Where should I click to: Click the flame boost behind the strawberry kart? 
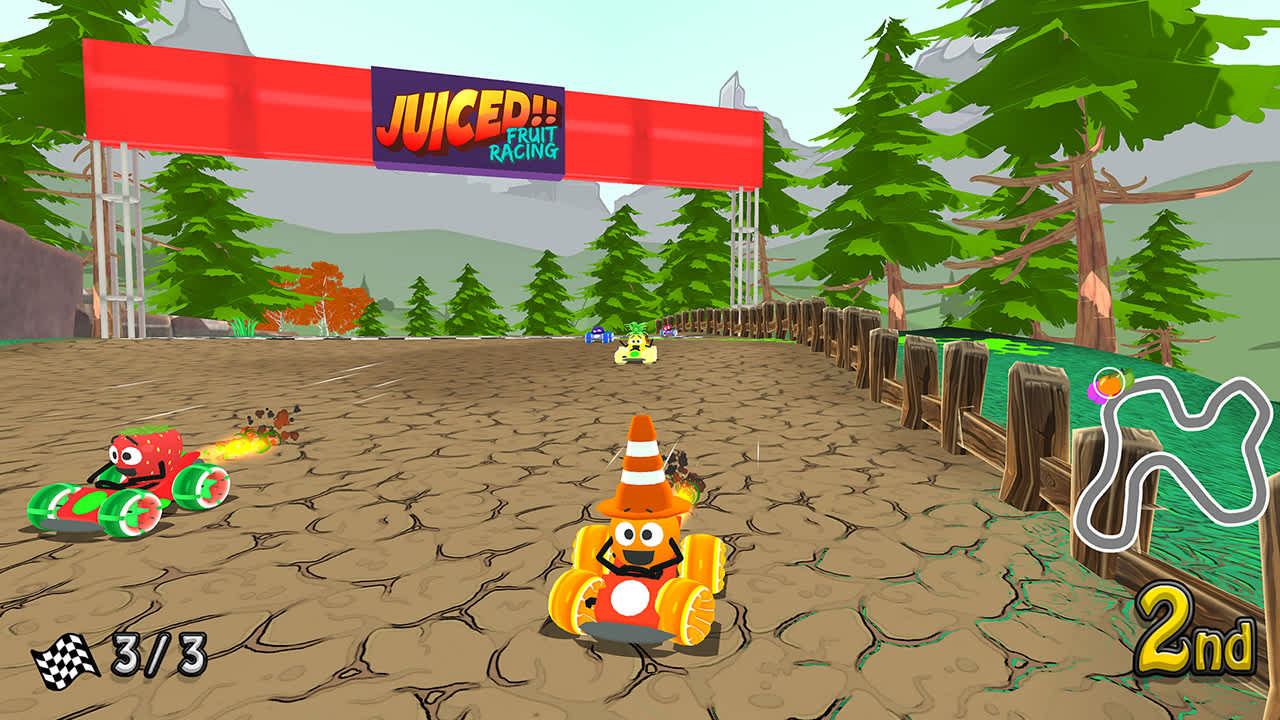[245, 447]
